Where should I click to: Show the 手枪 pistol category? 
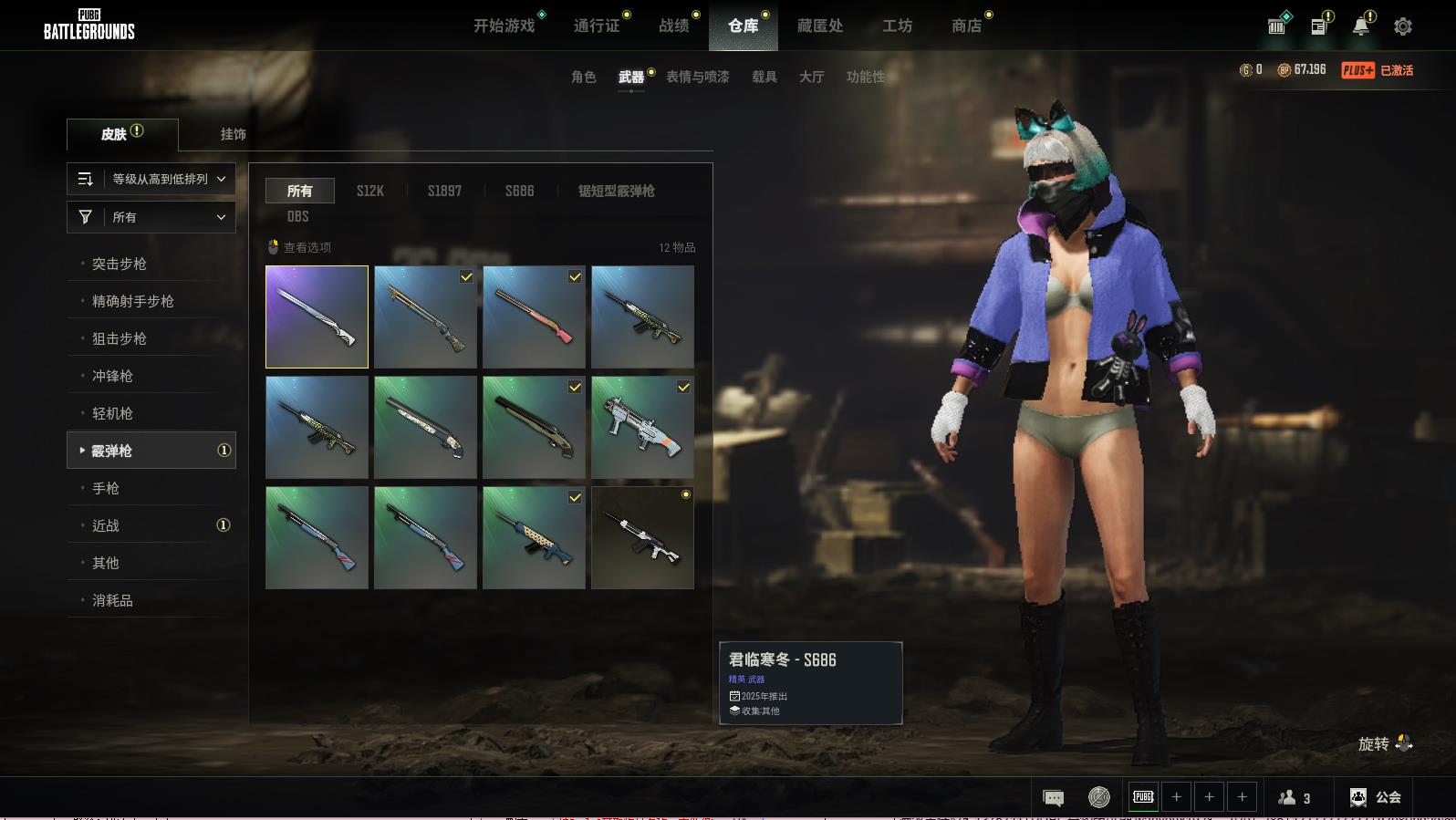(x=106, y=488)
